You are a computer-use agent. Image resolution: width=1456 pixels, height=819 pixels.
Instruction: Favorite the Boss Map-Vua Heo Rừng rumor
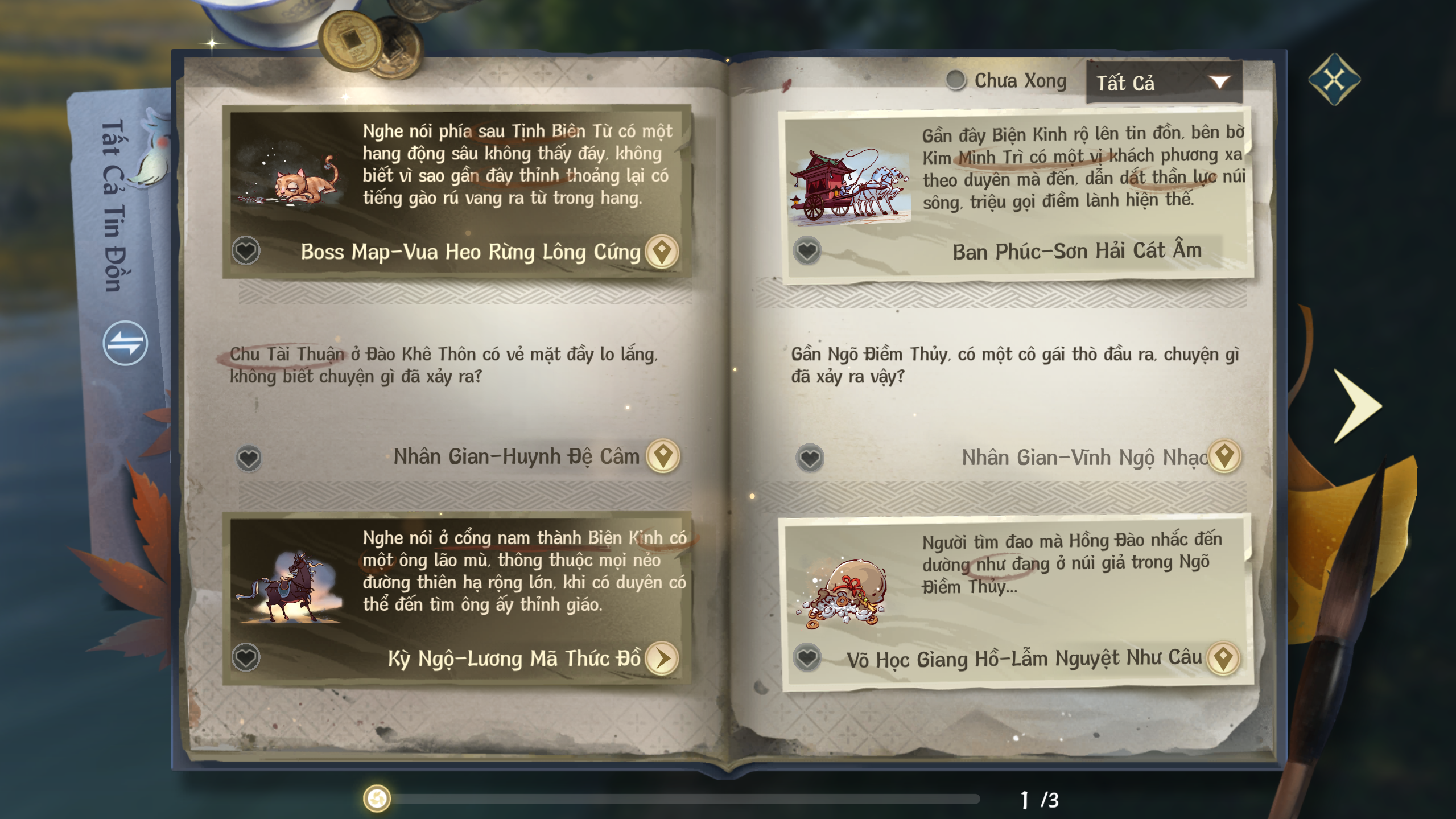tap(246, 250)
